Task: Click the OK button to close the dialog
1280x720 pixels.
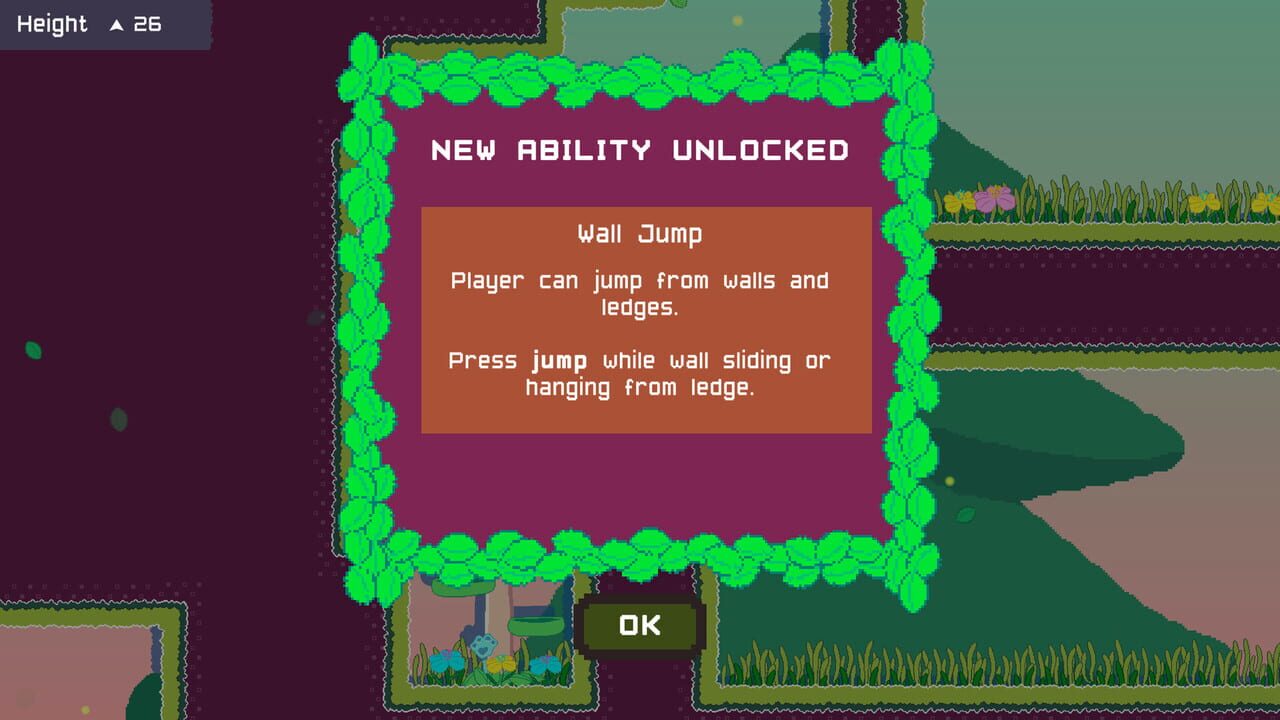Action: (639, 624)
